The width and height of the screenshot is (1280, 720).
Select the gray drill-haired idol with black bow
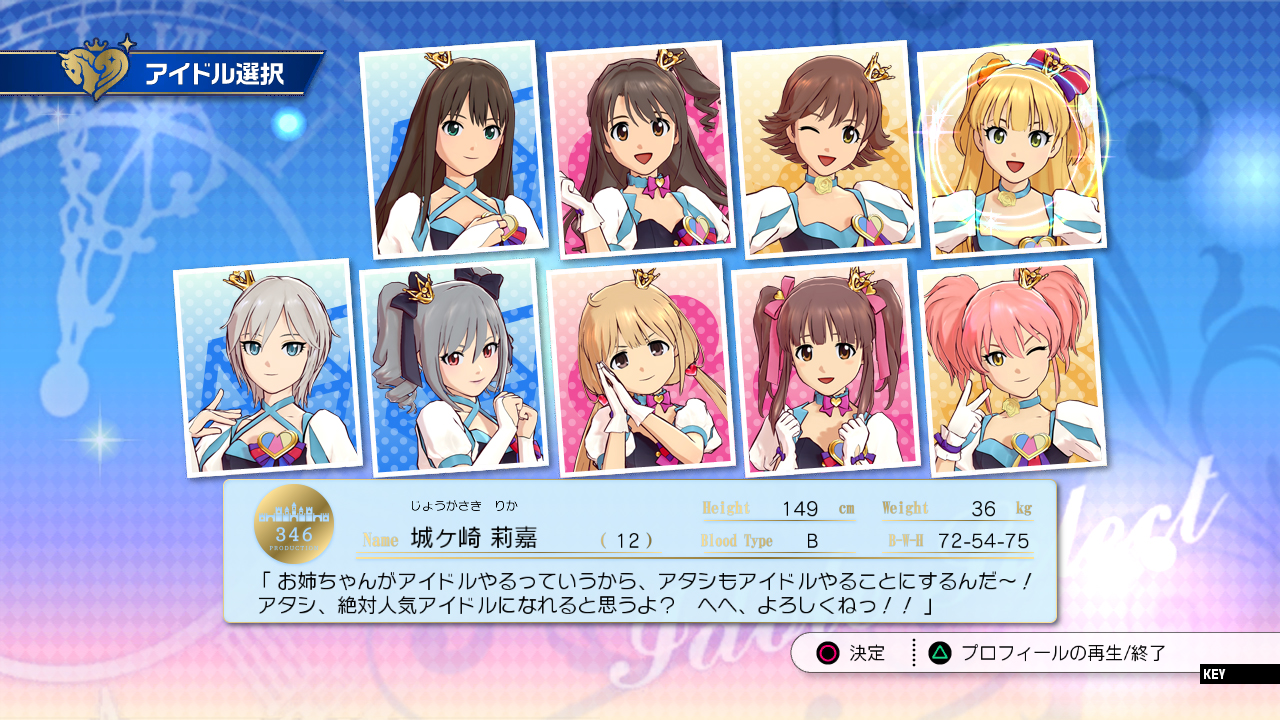[x=453, y=368]
